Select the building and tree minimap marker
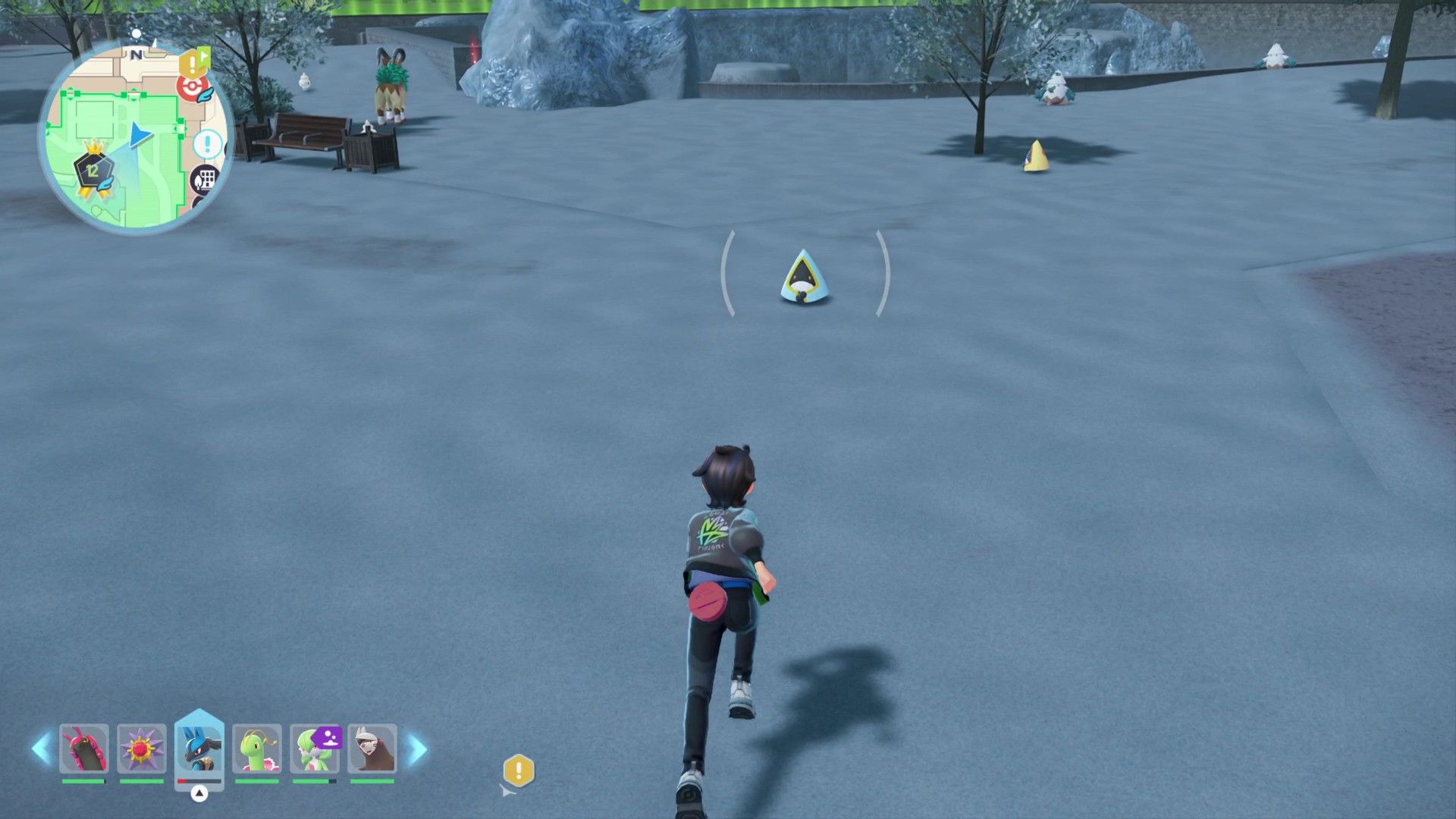 point(205,180)
